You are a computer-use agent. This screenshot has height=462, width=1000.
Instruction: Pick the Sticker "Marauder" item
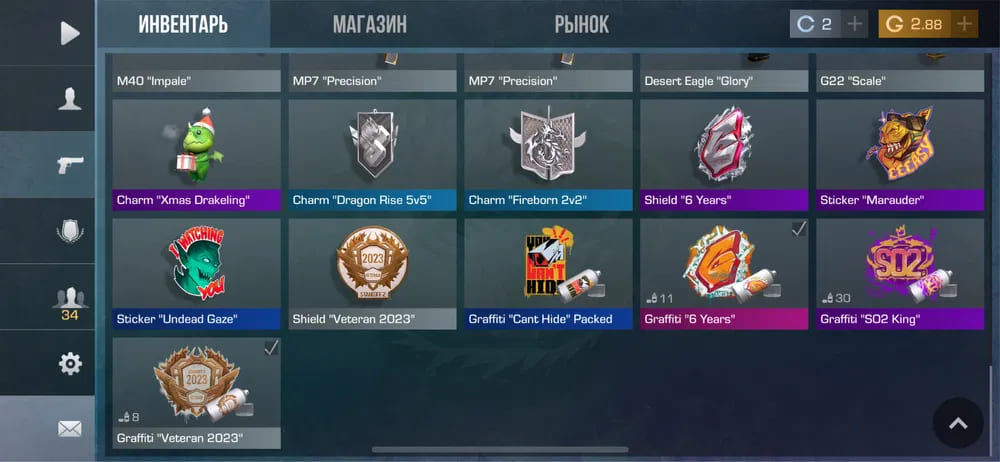pyautogui.click(x=899, y=153)
